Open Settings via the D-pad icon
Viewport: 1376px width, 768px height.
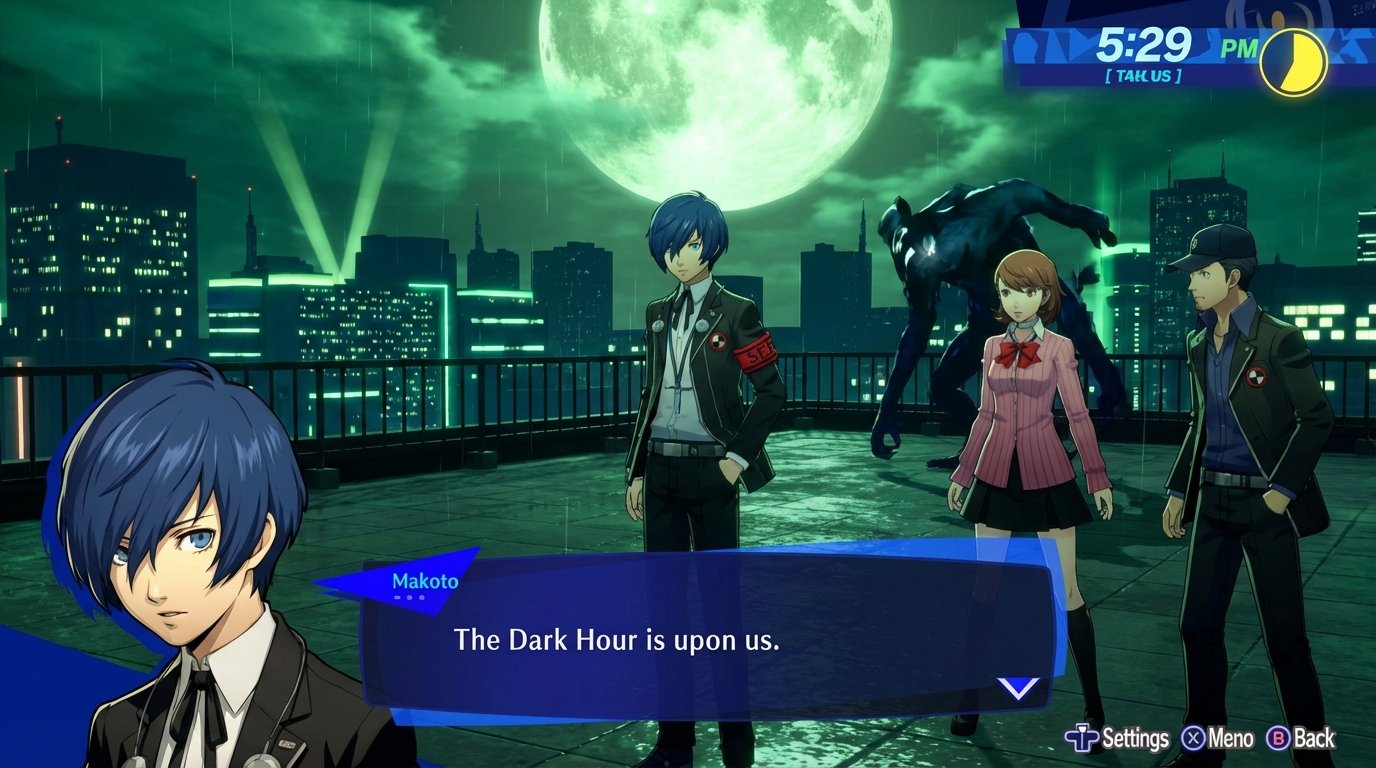click(1083, 739)
